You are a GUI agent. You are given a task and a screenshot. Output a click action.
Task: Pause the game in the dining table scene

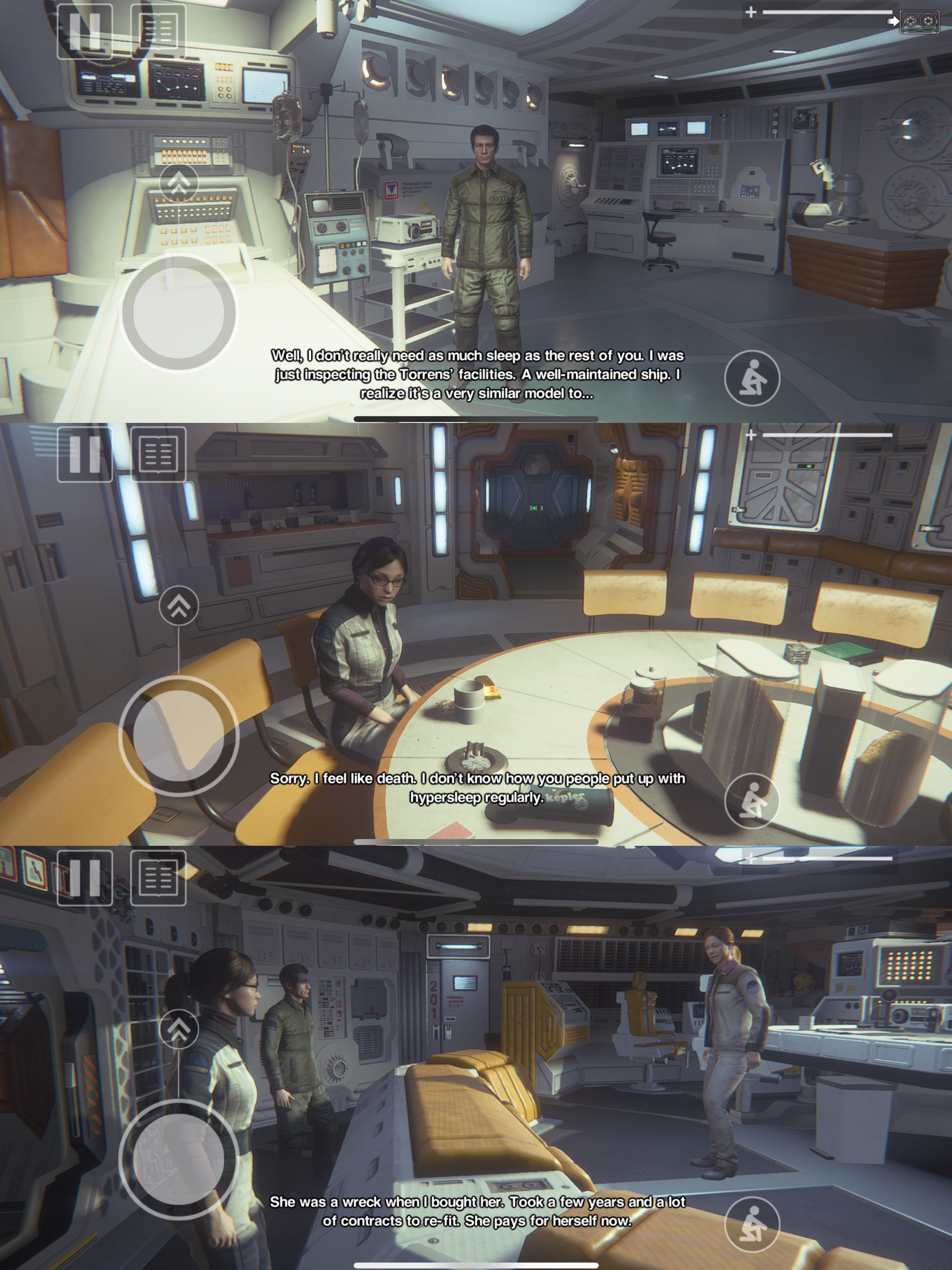[84, 454]
